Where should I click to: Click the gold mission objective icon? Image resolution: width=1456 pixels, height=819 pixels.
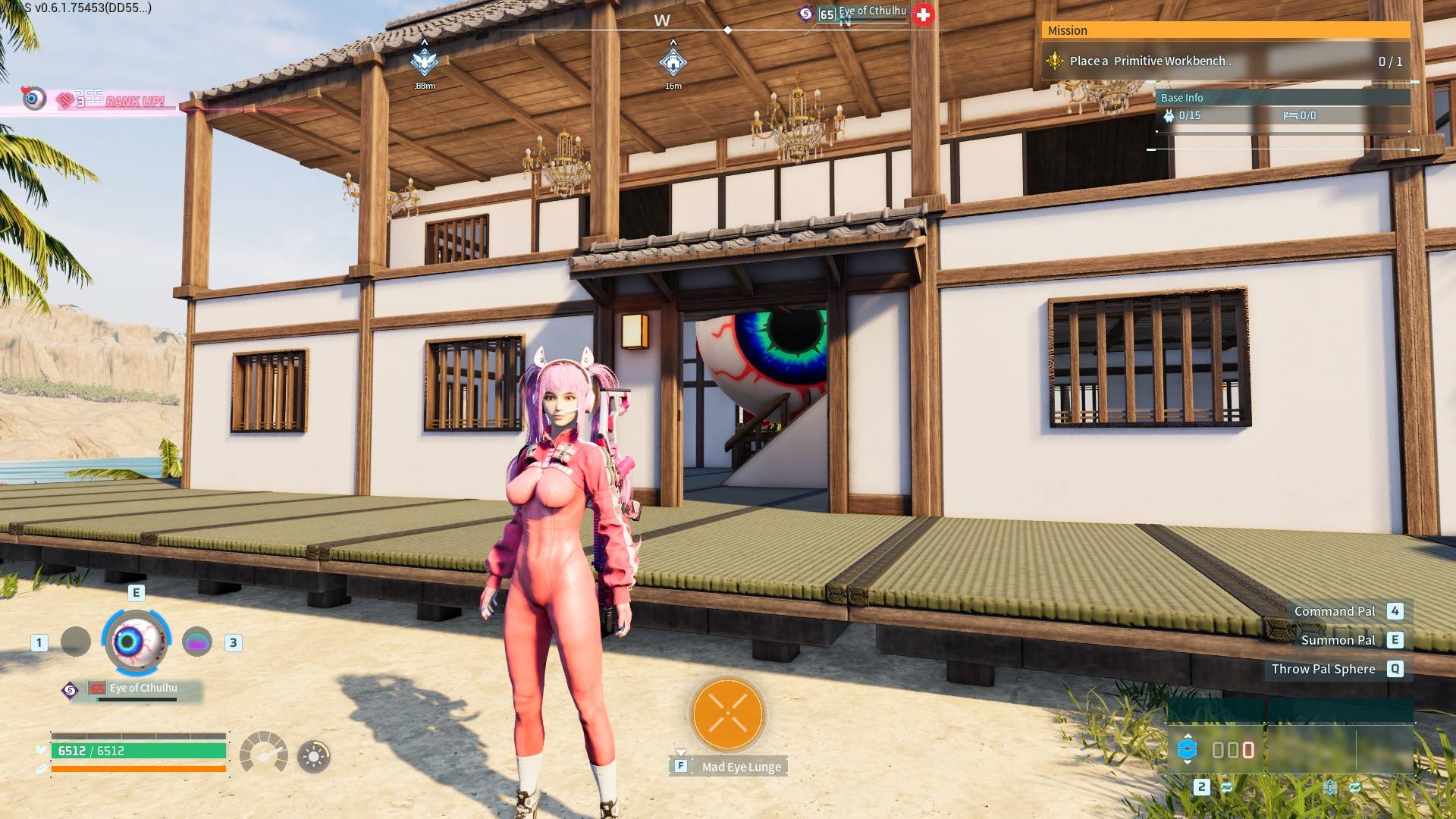tap(1053, 61)
